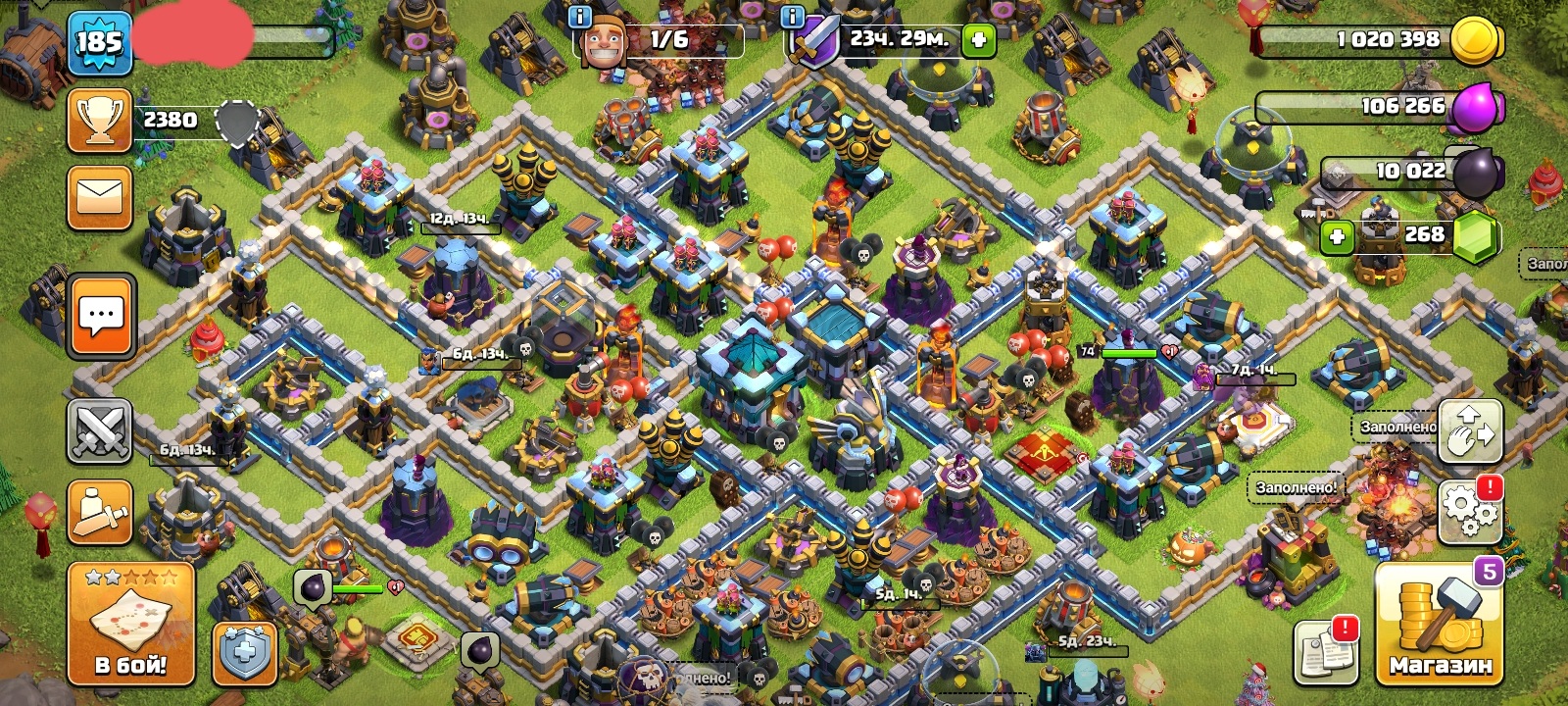Open the blue shield button by В бой!
This screenshot has height=706, width=1568.
[244, 651]
